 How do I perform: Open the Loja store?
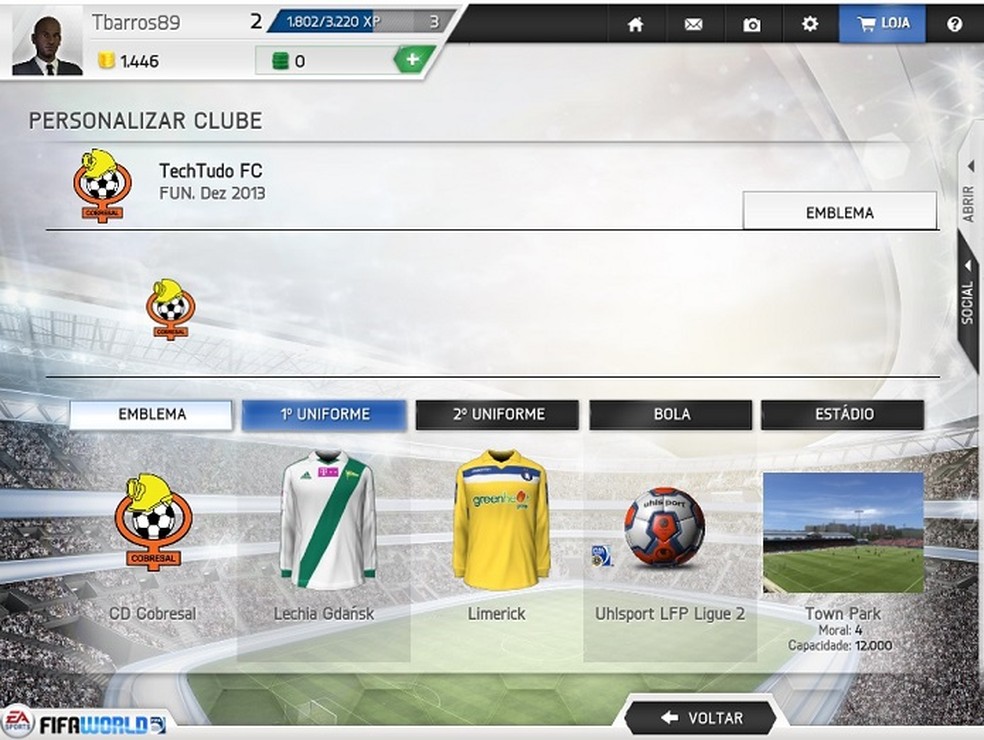tap(882, 23)
